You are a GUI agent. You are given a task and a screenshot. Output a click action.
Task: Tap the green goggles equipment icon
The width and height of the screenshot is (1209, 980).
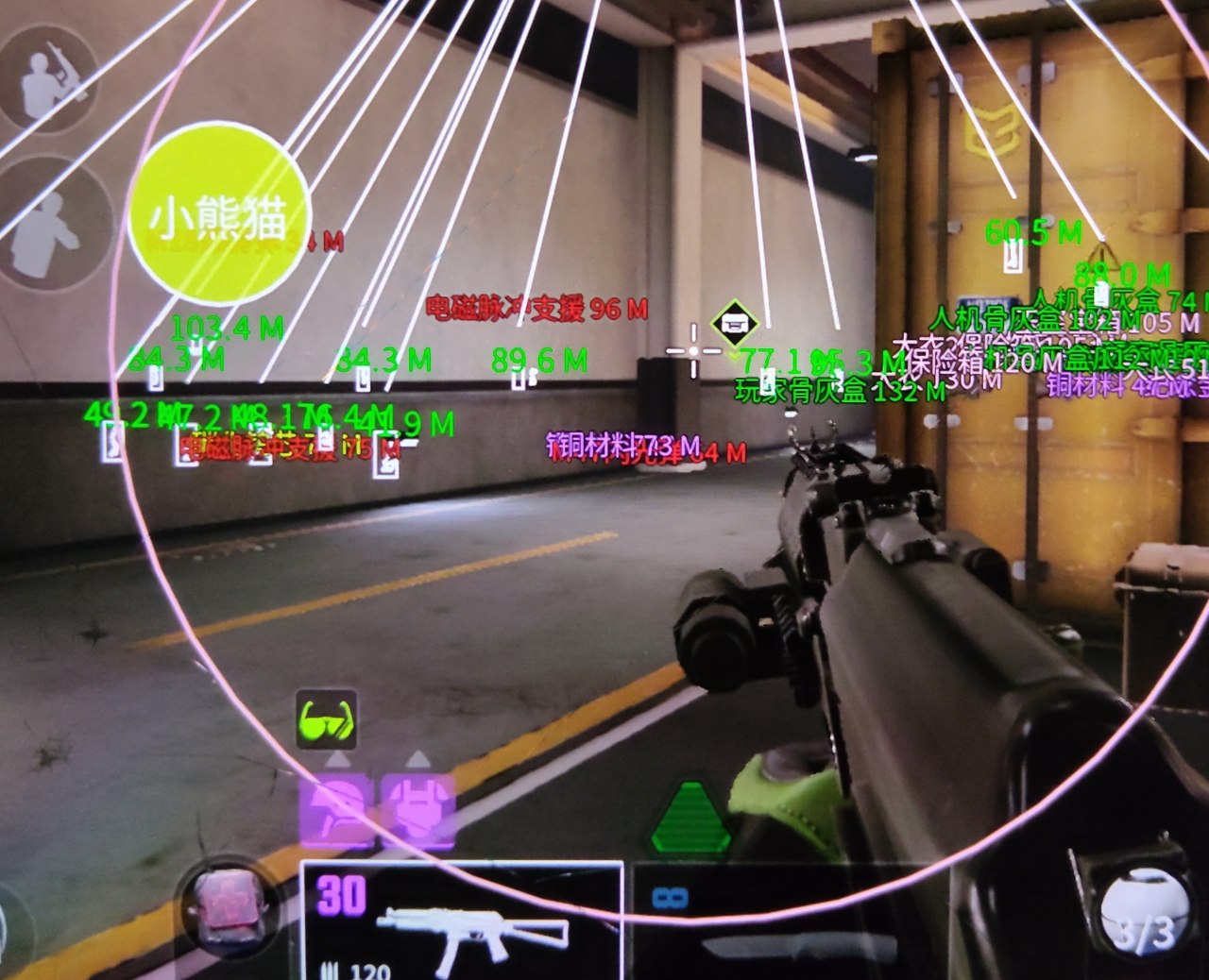[x=326, y=719]
